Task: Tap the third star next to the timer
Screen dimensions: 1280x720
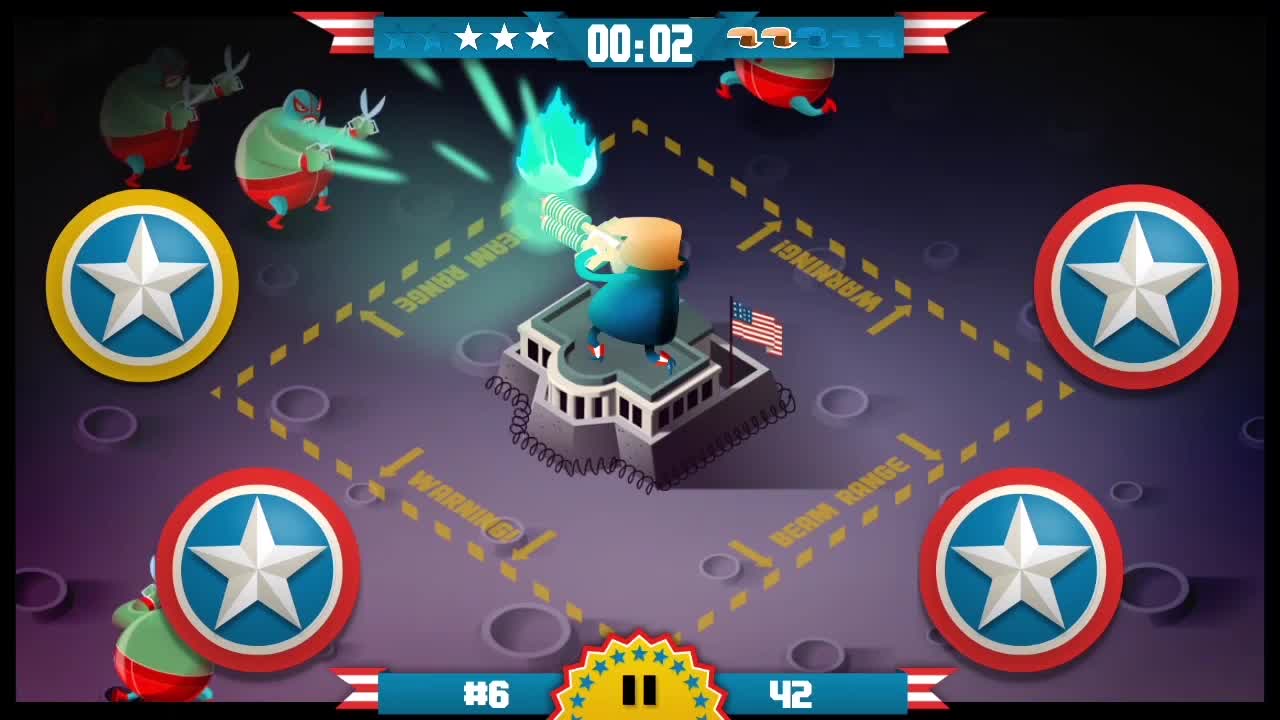Action: 539,38
